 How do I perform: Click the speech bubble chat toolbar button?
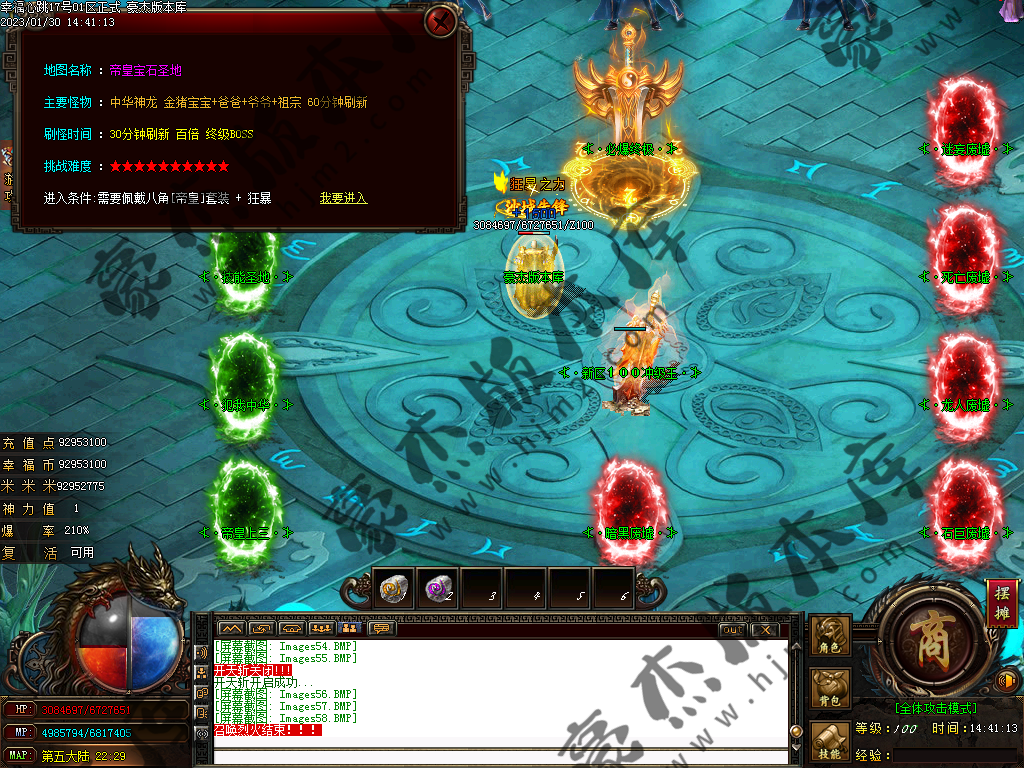(381, 629)
